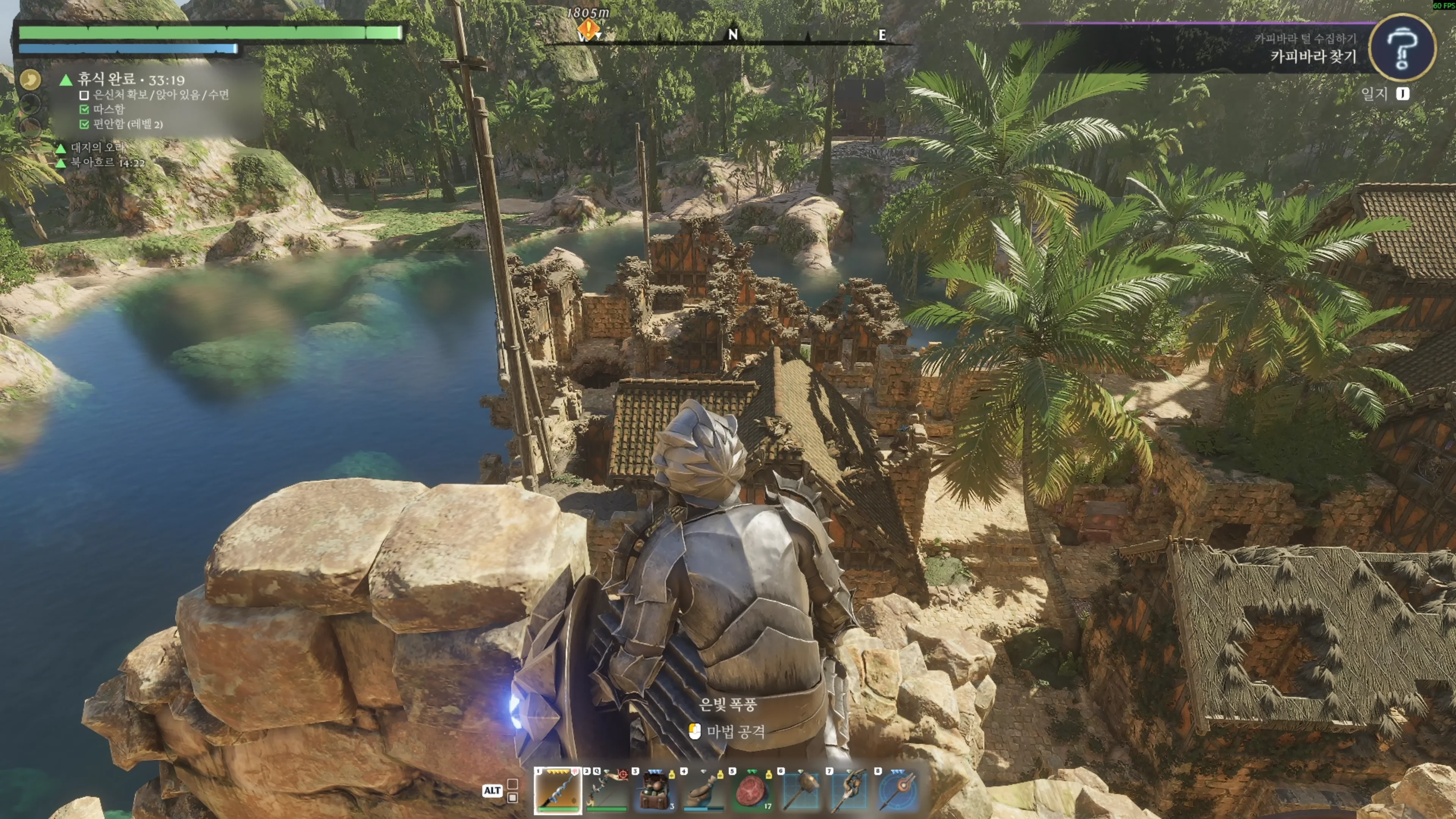1456x819 pixels.
Task: Select the twisted root staff hotbar slot
Action: [x=849, y=789]
